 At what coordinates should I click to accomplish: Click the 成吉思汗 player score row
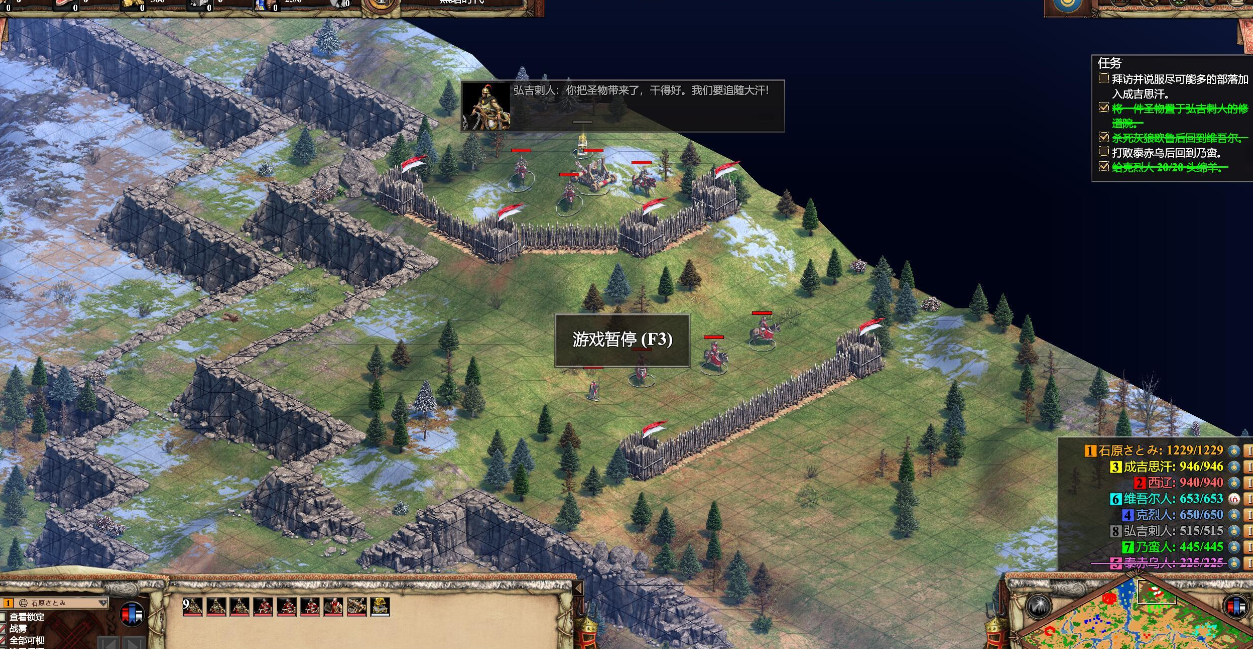[1166, 467]
